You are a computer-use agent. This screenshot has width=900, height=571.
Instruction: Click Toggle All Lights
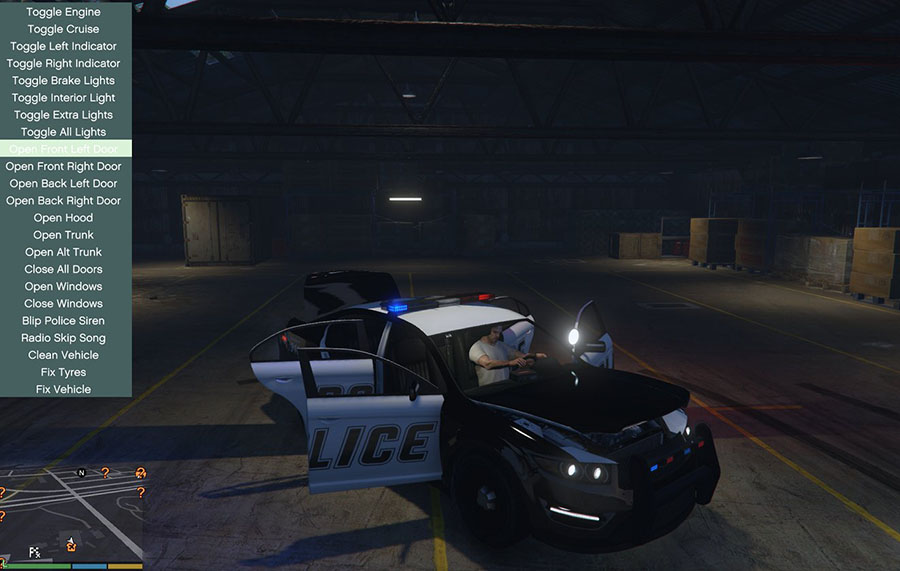(64, 132)
